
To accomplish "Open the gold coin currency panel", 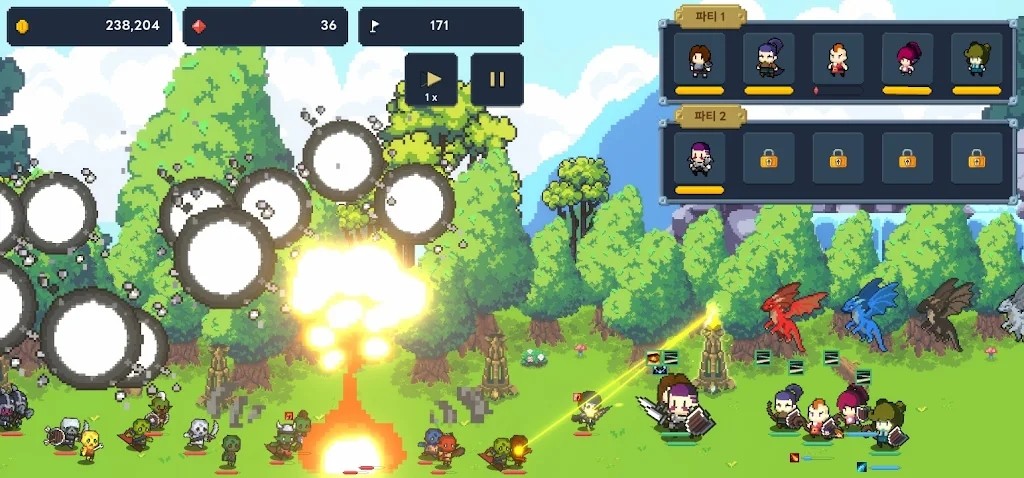I will 90,26.
